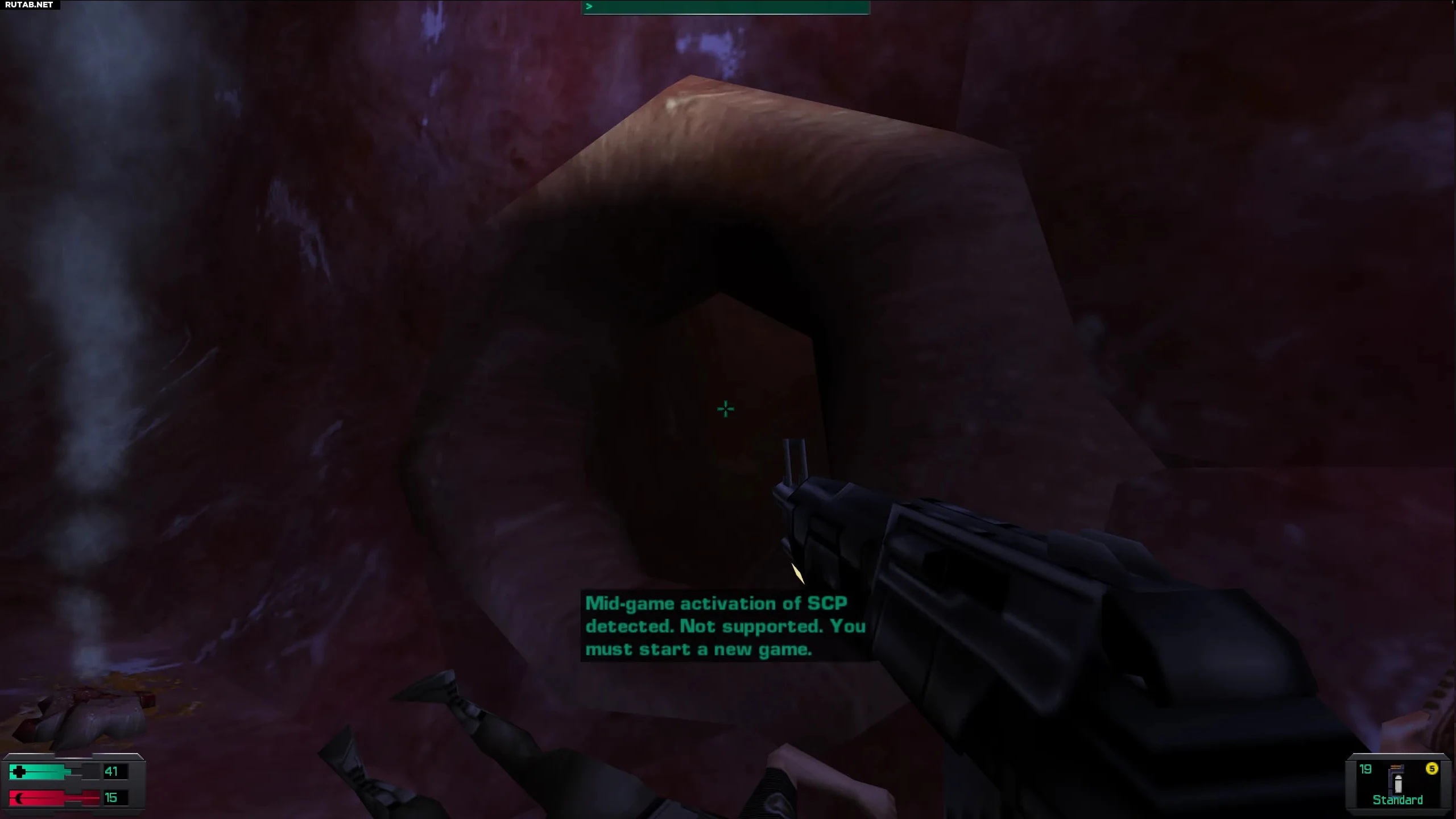Toggle the ammo panel at bottom right
The height and width of the screenshot is (819, 1456).
coord(1397,784)
